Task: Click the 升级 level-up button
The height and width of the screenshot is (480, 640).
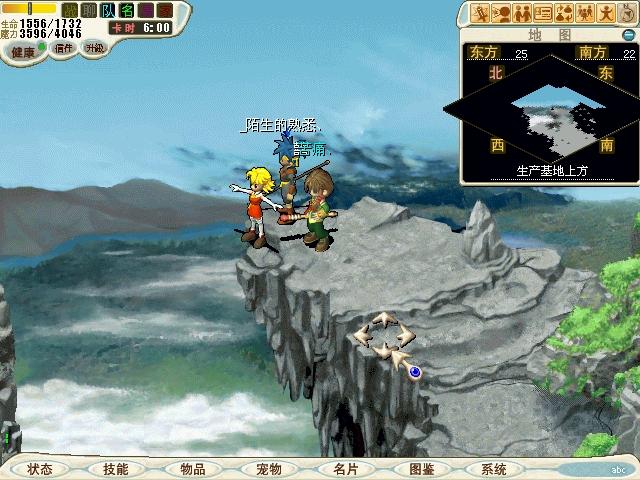Action: (x=94, y=47)
